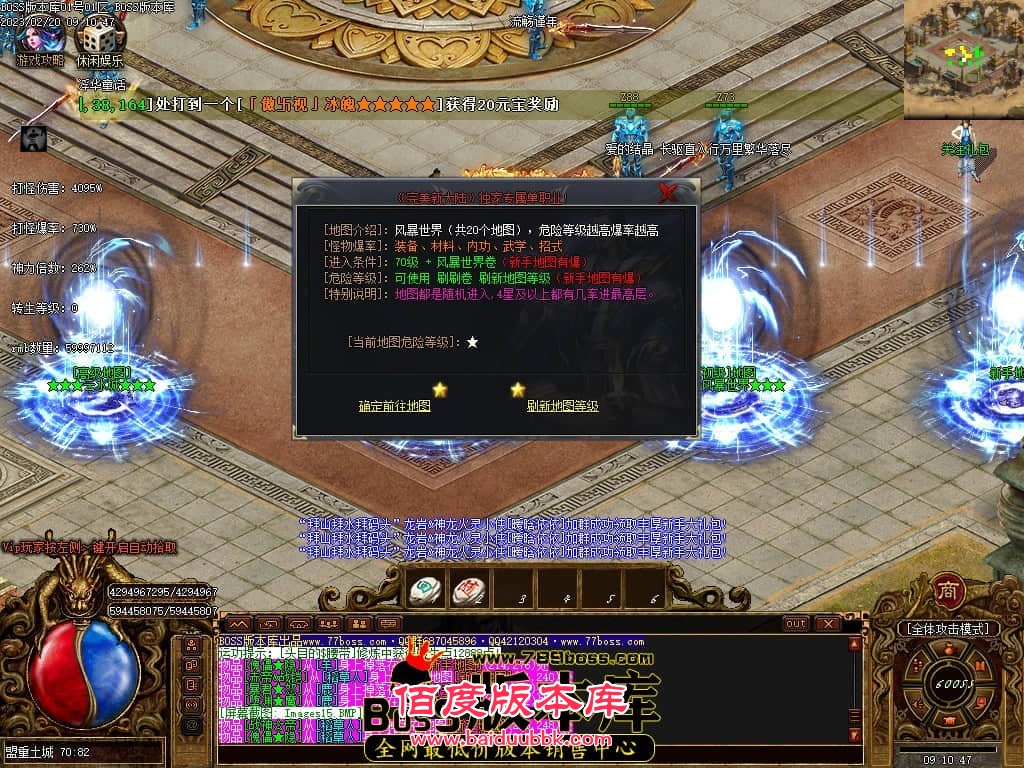Viewport: 1024px width, 768px height.
Task: Open the 休闲娱乐 dice icon
Action: (x=99, y=38)
